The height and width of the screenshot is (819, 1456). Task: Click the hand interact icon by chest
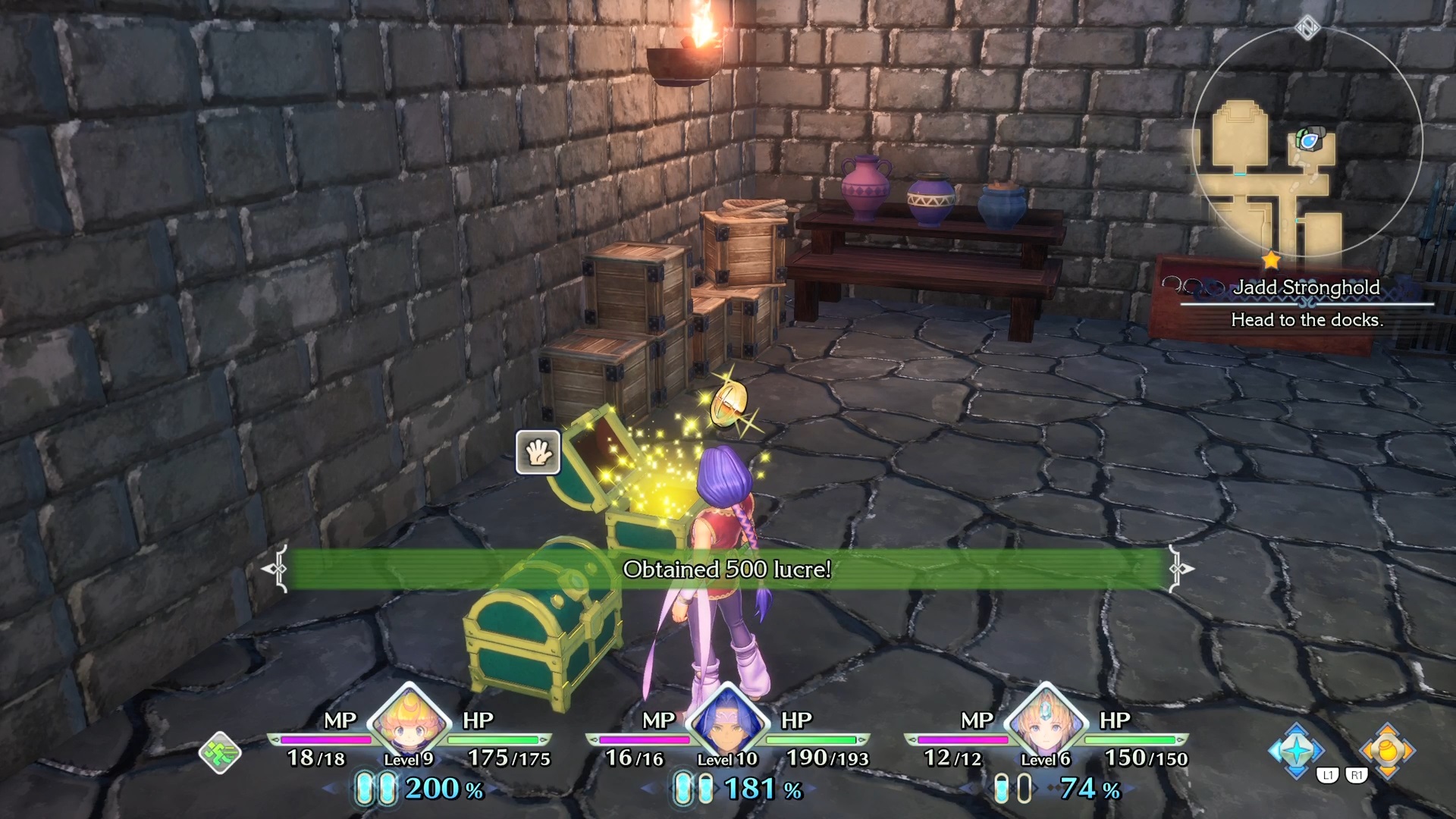[x=538, y=453]
